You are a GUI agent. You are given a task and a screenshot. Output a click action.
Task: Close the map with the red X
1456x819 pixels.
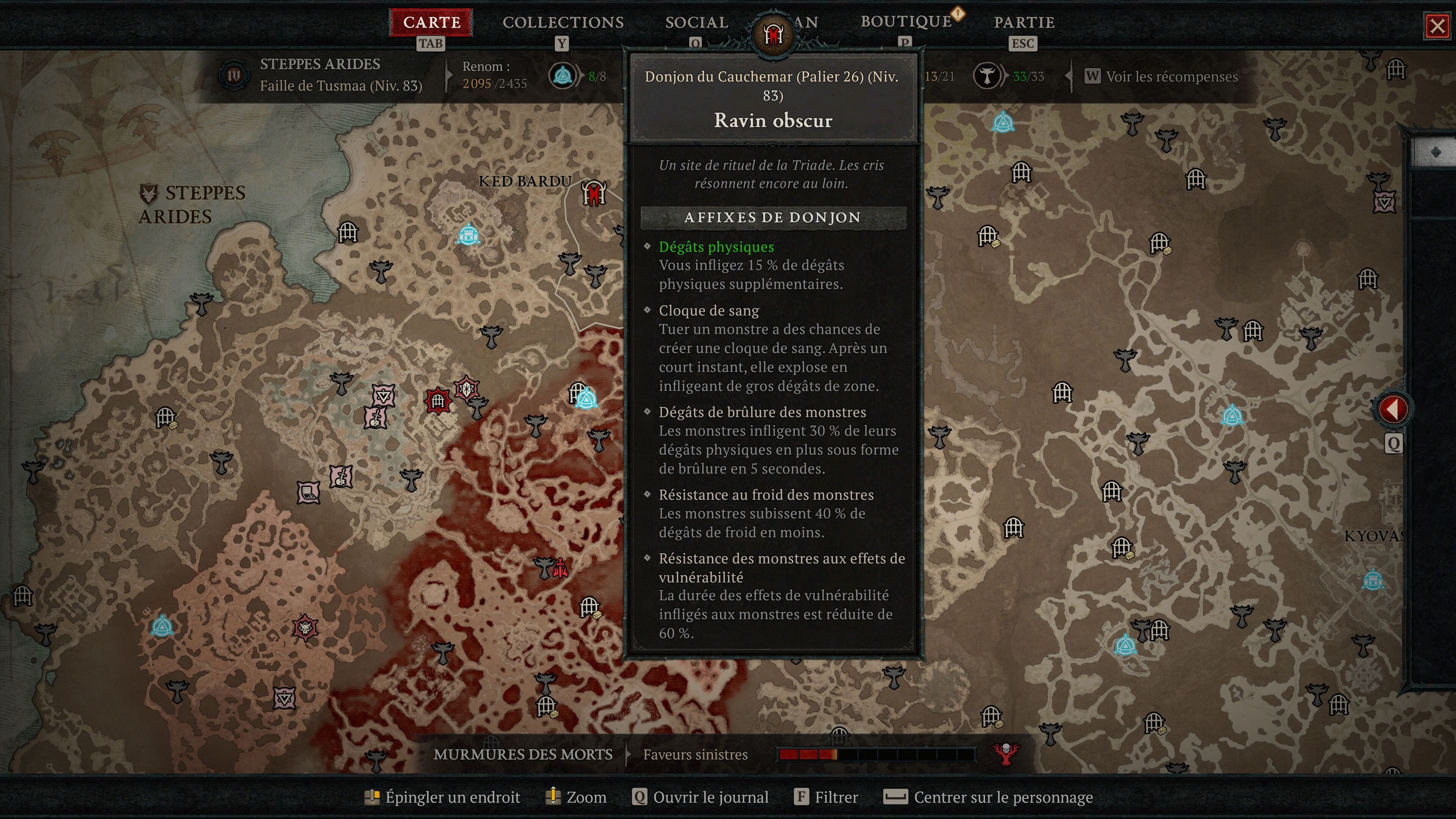click(1437, 26)
